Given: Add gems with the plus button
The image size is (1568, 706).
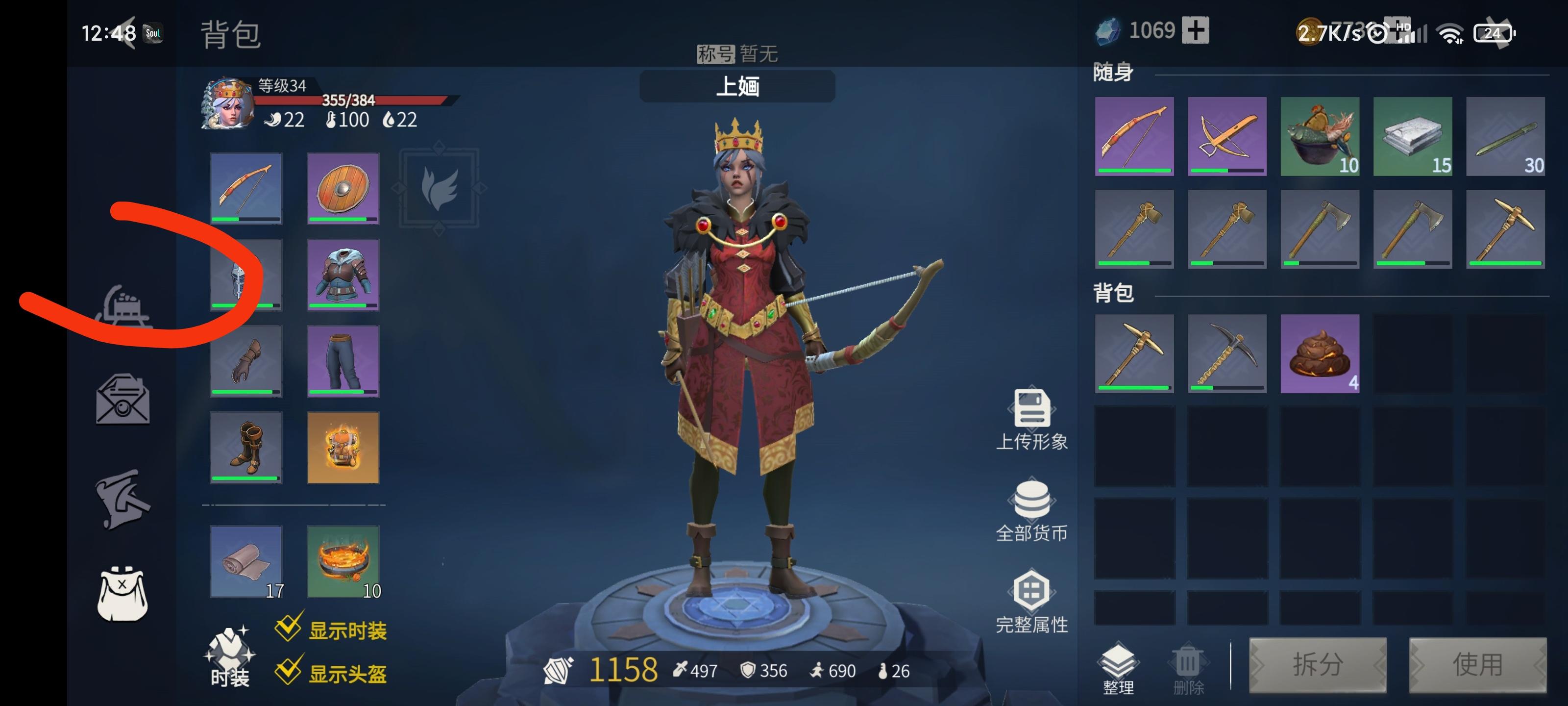Looking at the screenshot, I should [1195, 30].
